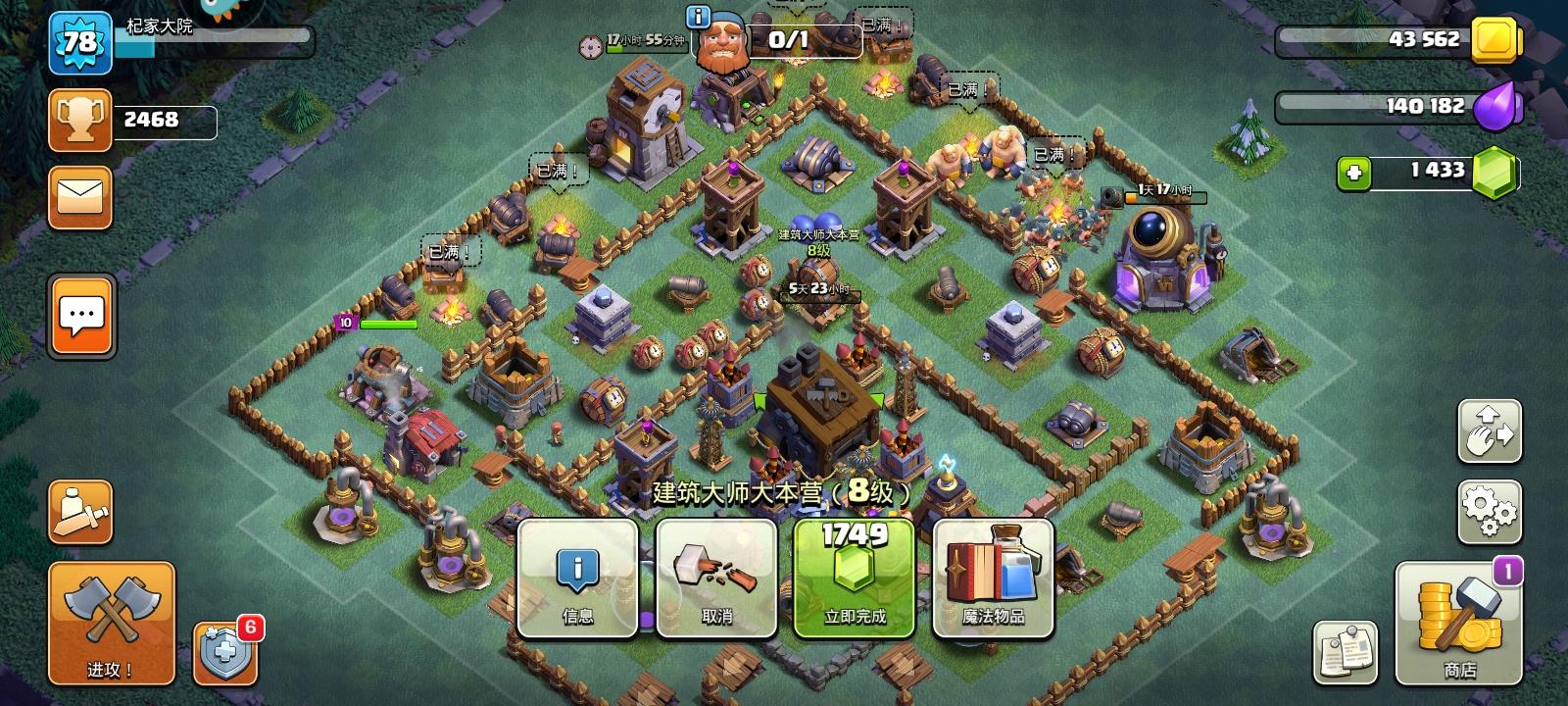Open the army training icon above the attack button

point(79,511)
